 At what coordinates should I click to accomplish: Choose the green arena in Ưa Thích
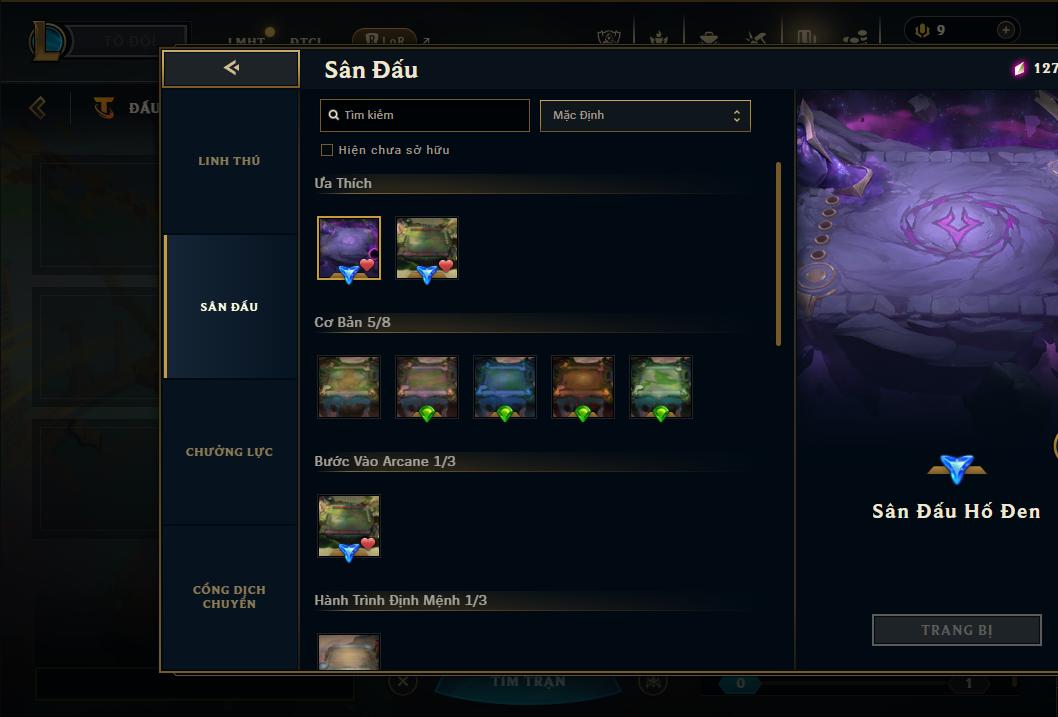point(427,248)
